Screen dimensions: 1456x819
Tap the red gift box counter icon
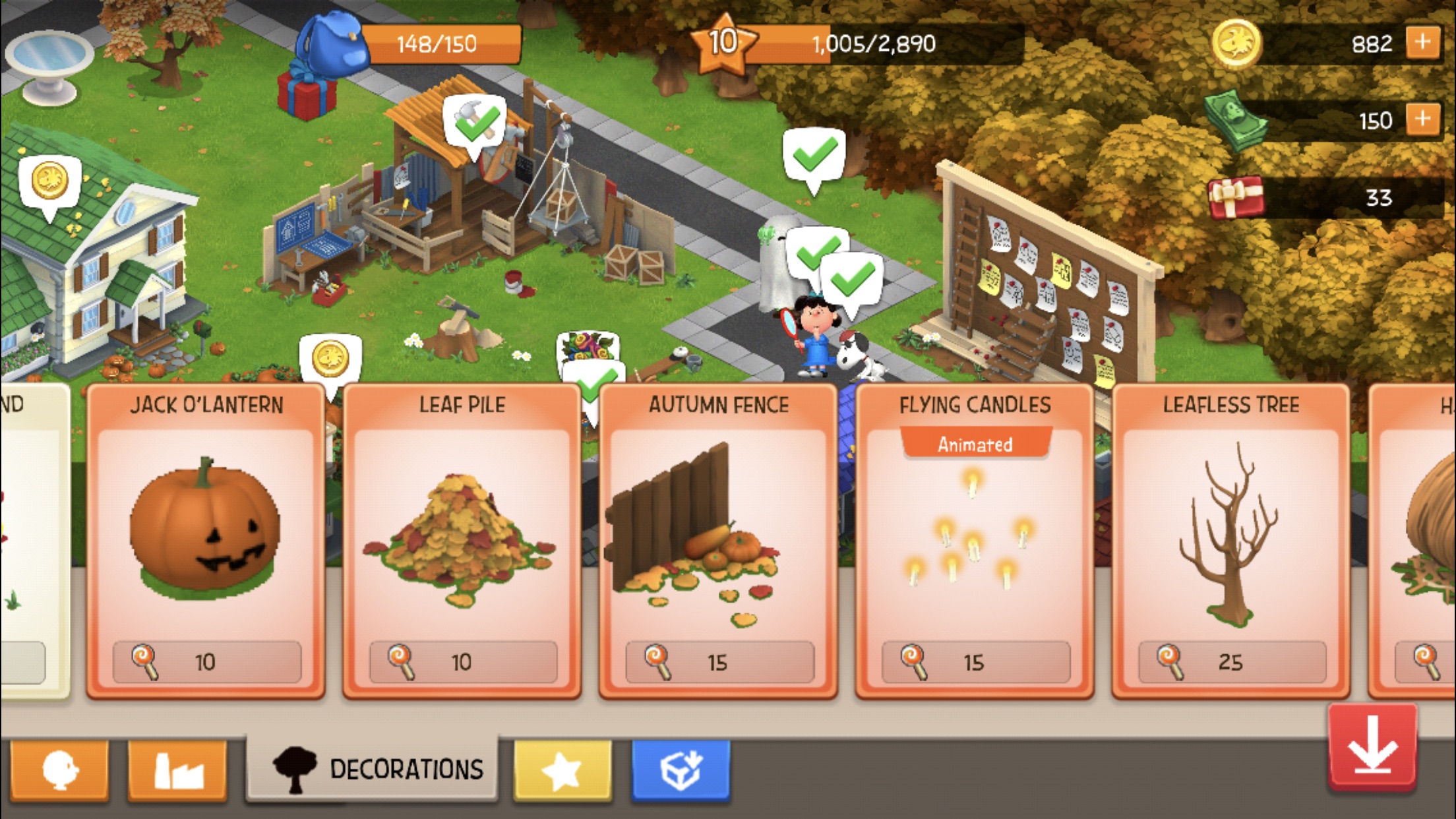(1235, 197)
